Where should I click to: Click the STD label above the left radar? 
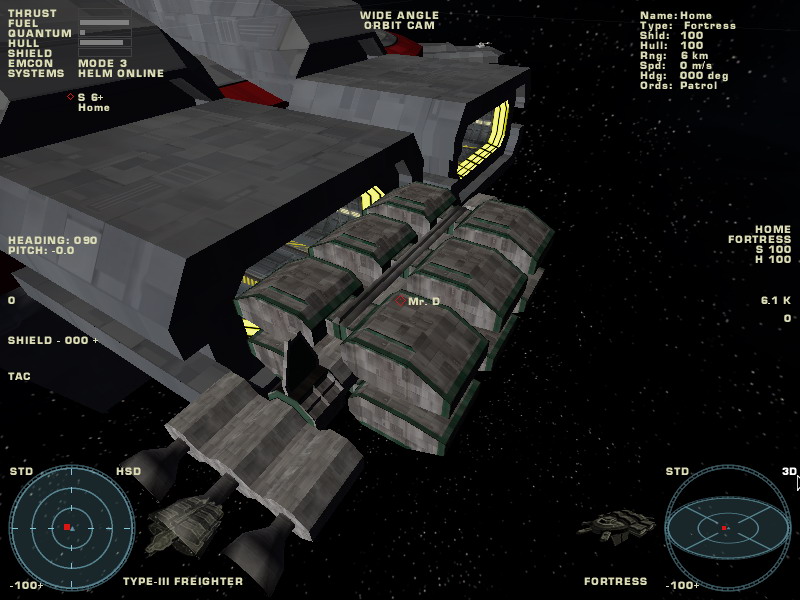22,471
